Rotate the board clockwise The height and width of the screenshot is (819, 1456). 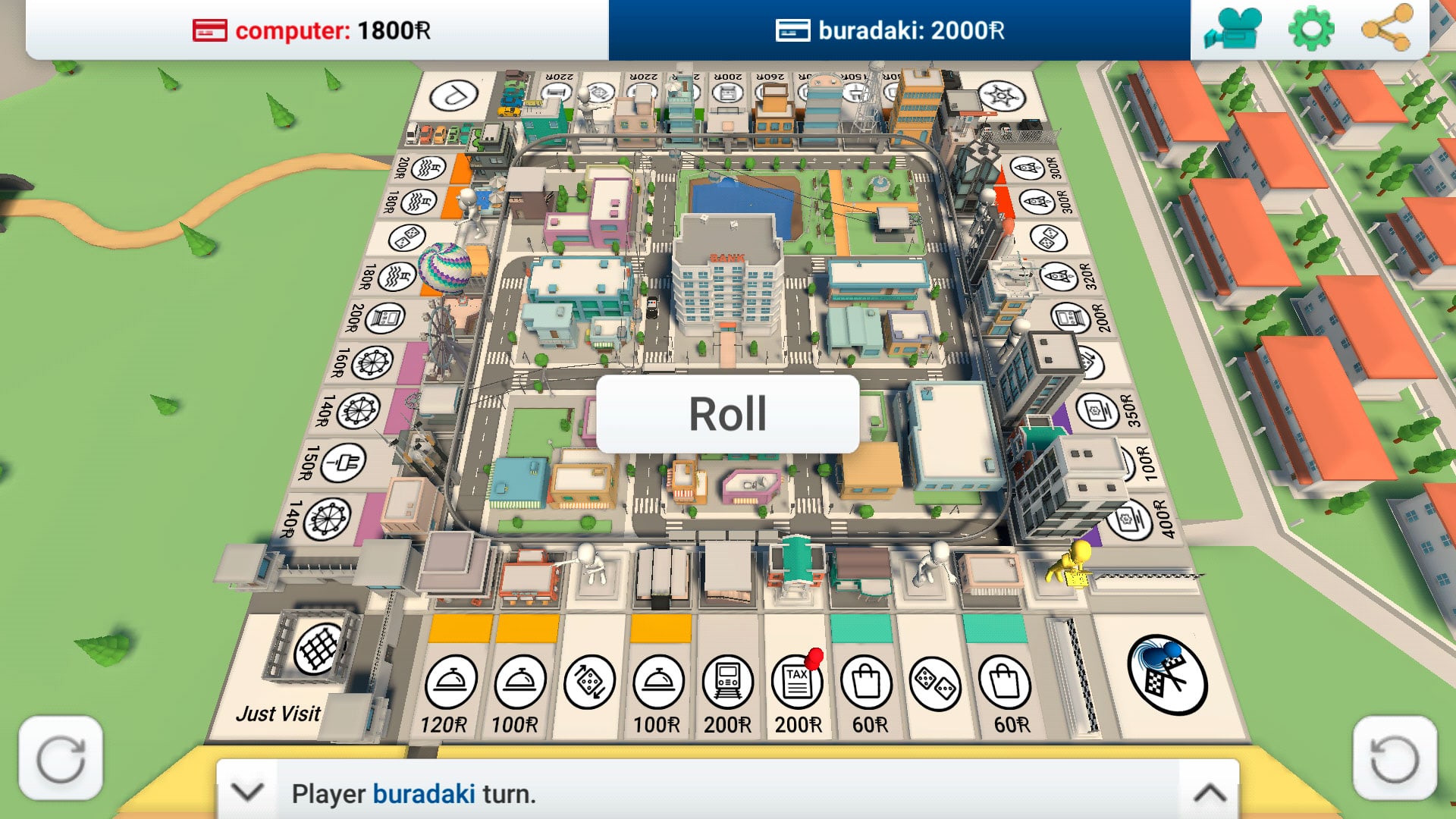[x=61, y=758]
